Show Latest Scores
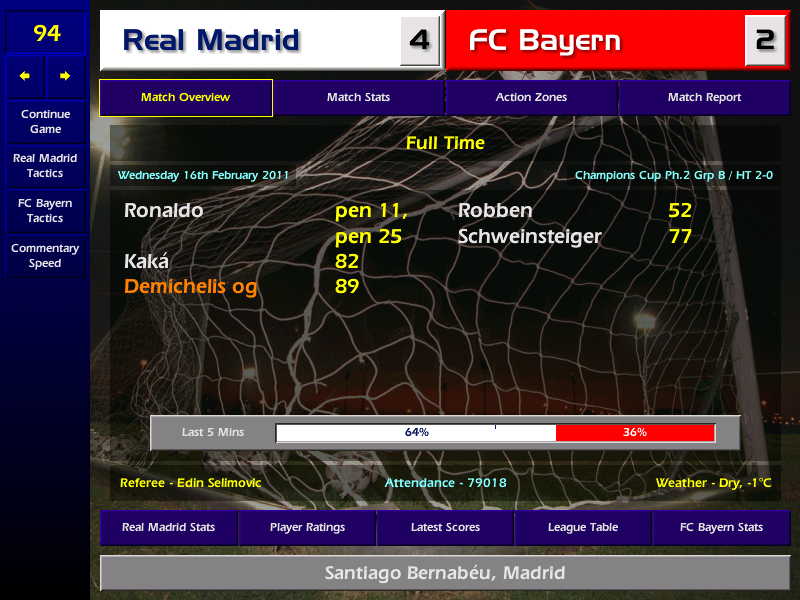The height and width of the screenshot is (600, 800). coord(445,527)
